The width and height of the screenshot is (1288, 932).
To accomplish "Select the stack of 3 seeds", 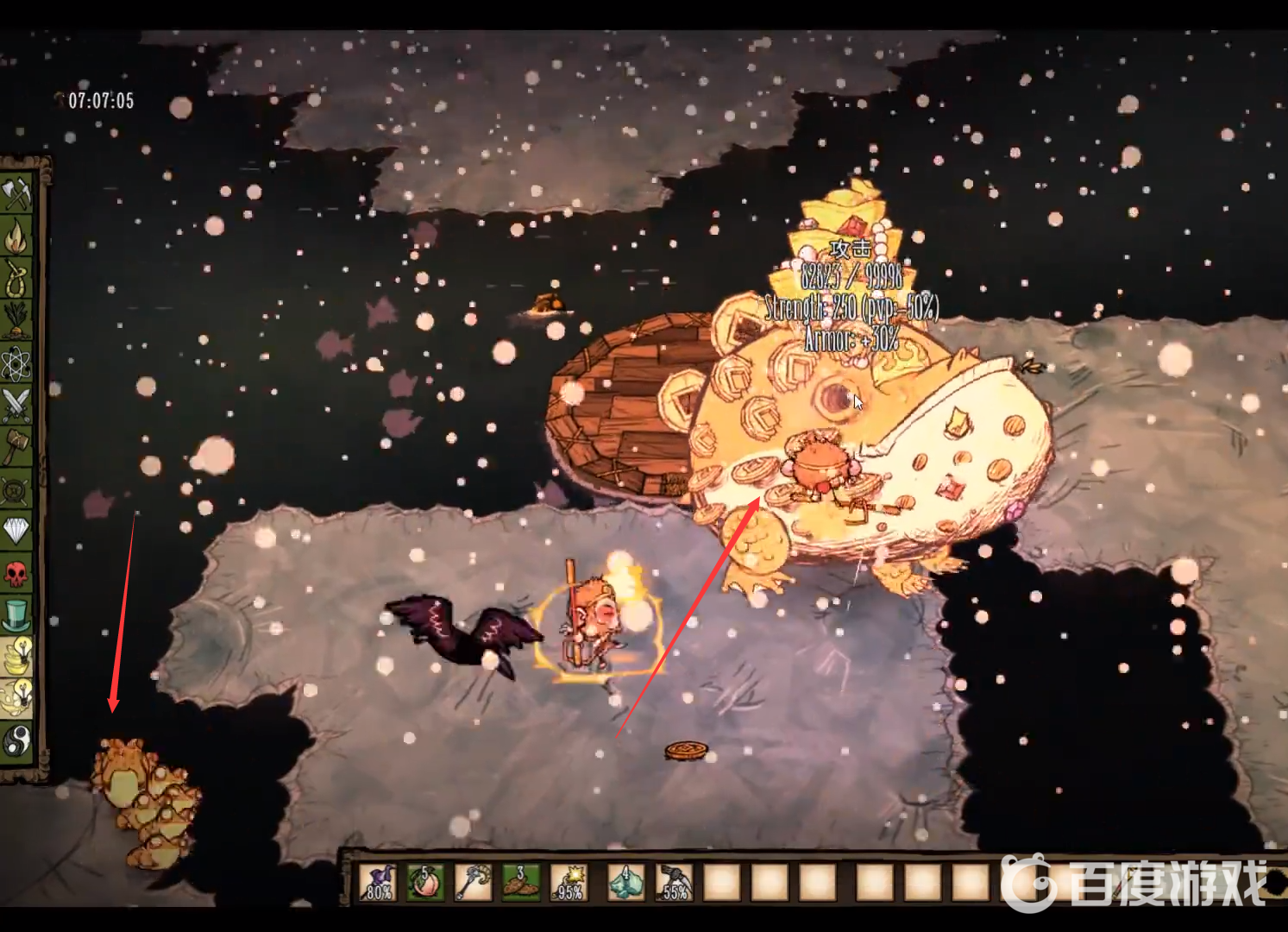I will [x=520, y=882].
